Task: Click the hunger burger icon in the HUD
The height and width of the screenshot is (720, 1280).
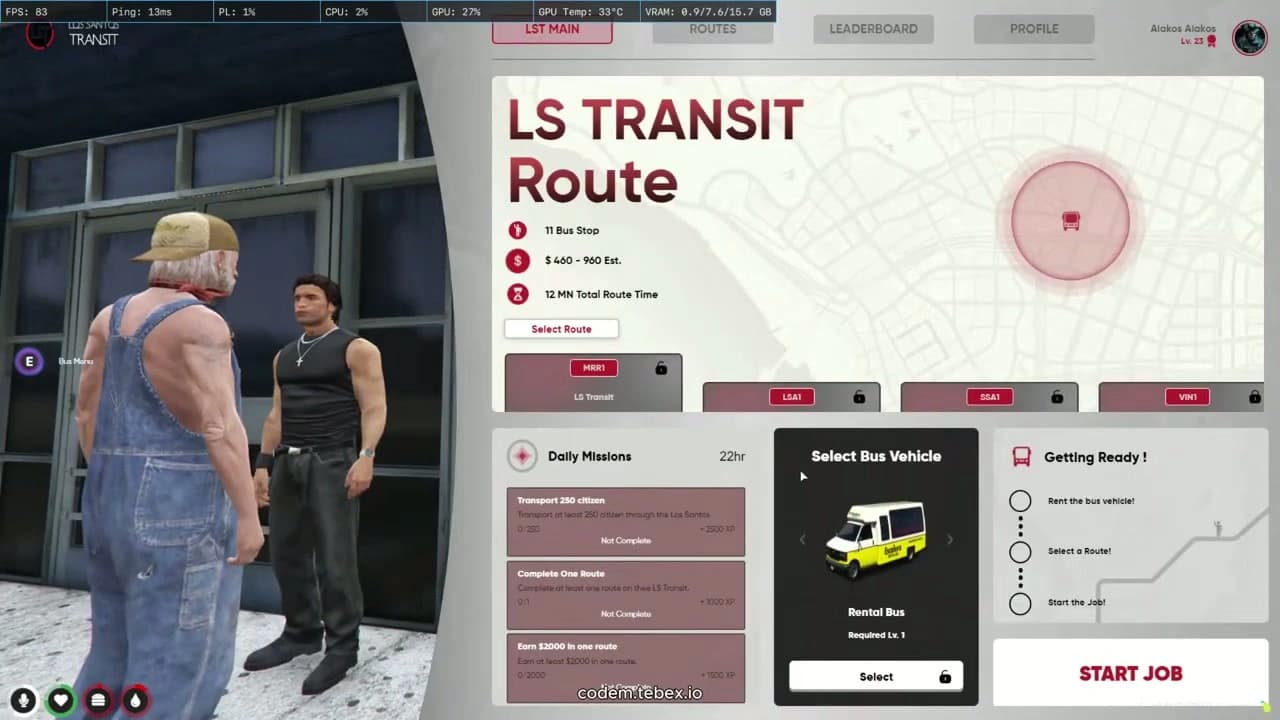Action: [98, 700]
